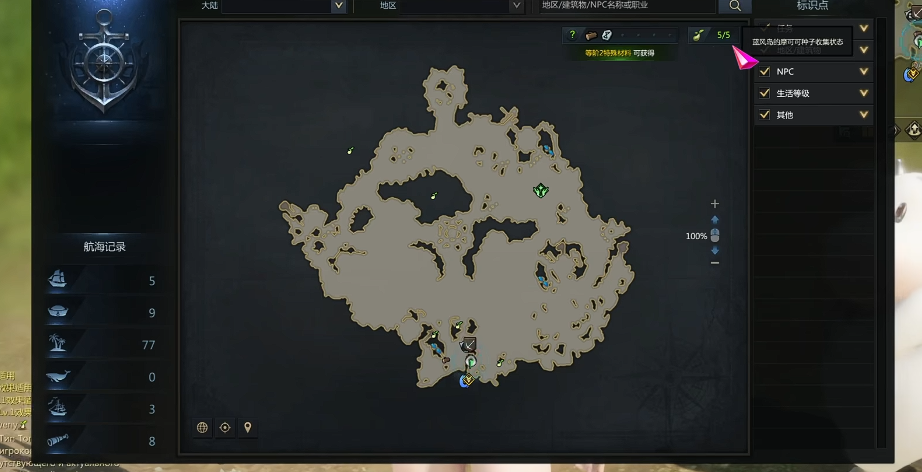
Task: Select the green portal marker on the map
Action: click(x=541, y=189)
